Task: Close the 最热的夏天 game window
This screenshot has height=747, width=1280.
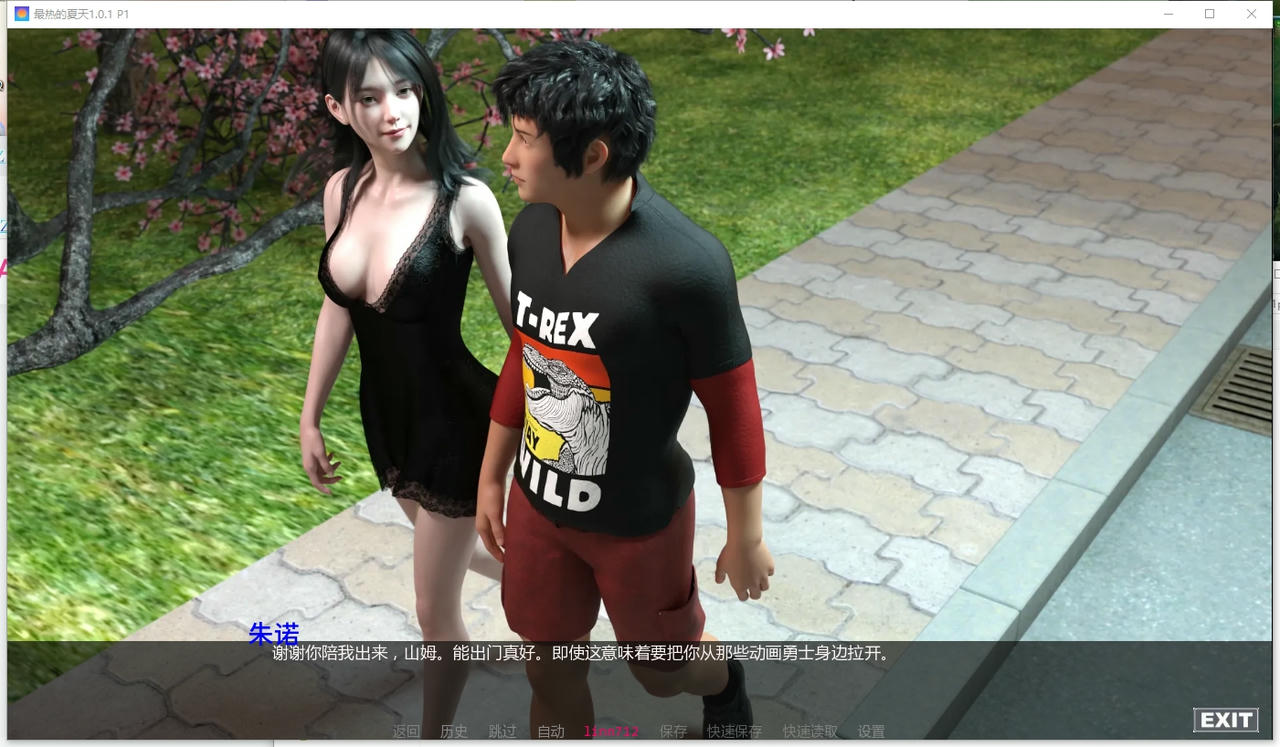Action: [x=1251, y=14]
